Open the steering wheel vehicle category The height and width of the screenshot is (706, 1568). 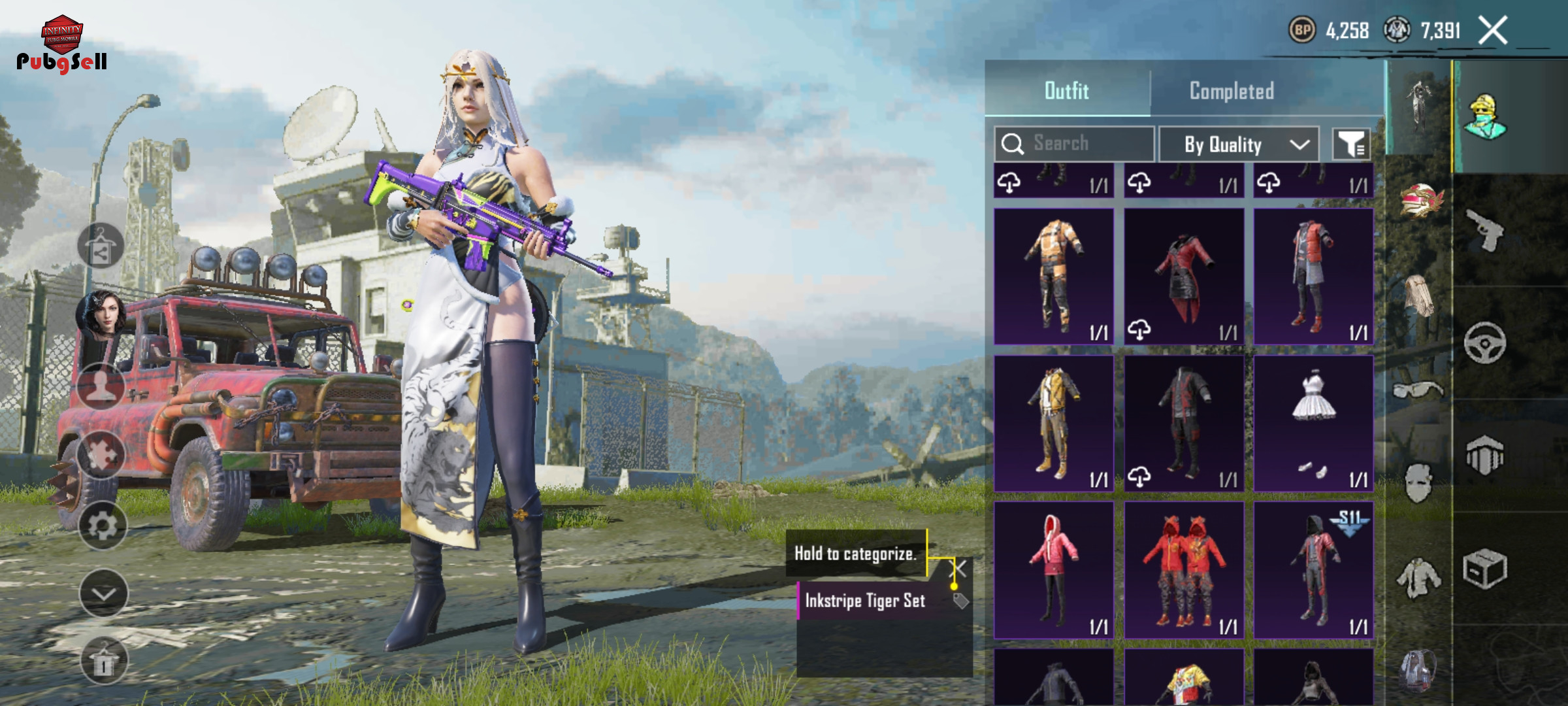pyautogui.click(x=1484, y=343)
